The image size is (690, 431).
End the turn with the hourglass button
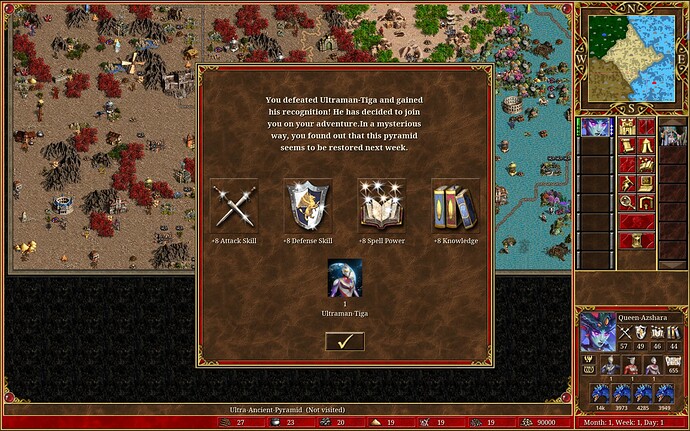click(x=637, y=241)
